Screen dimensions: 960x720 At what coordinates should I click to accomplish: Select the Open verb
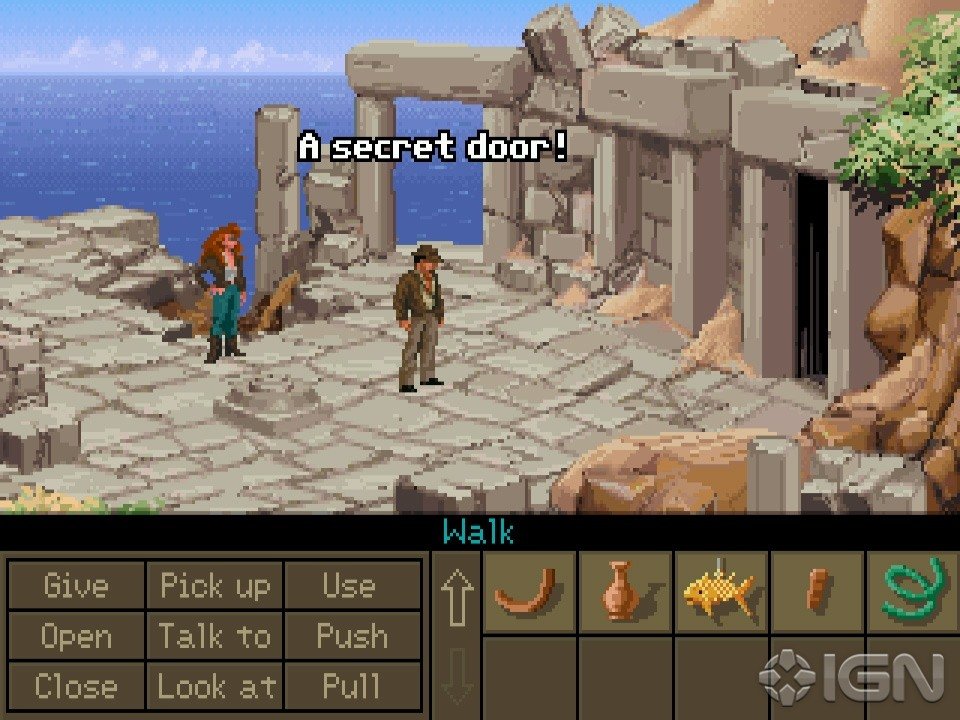[x=76, y=636]
